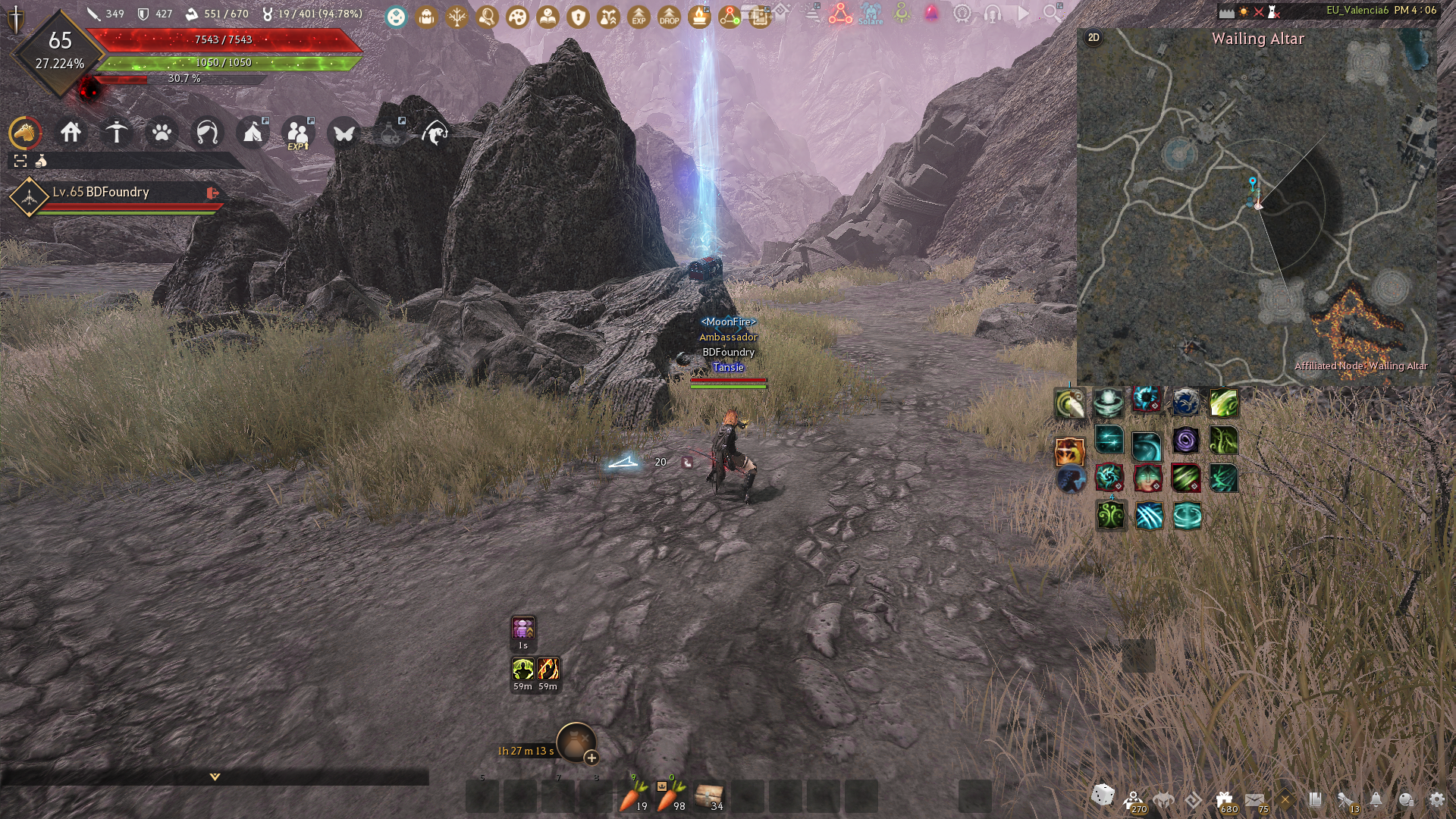The height and width of the screenshot is (819, 1456).
Task: Open the magnifying glass search icon
Action: coord(1052,13)
